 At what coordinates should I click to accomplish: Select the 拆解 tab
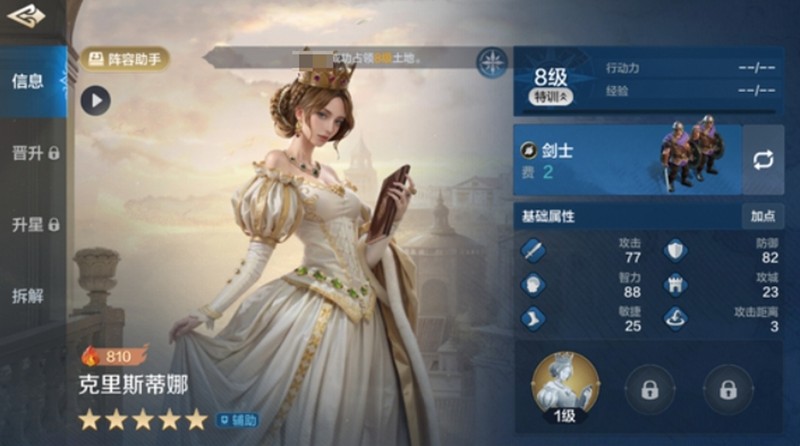point(28,296)
